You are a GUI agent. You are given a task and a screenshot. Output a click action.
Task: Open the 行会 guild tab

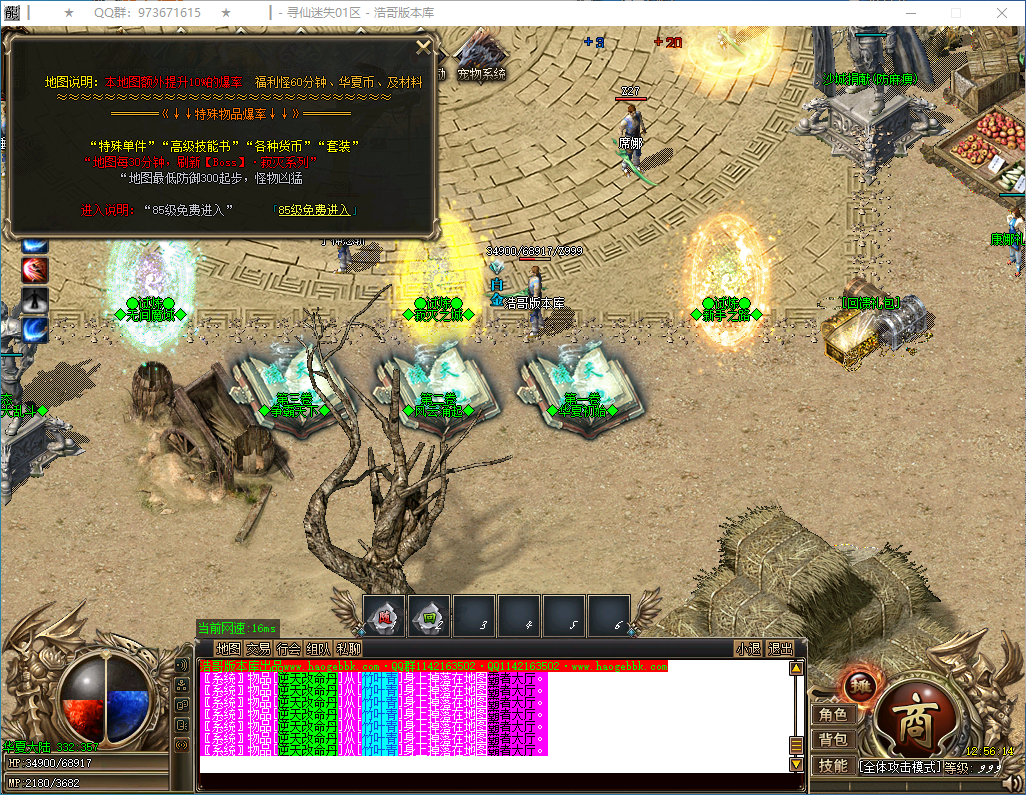pyautogui.click(x=288, y=648)
